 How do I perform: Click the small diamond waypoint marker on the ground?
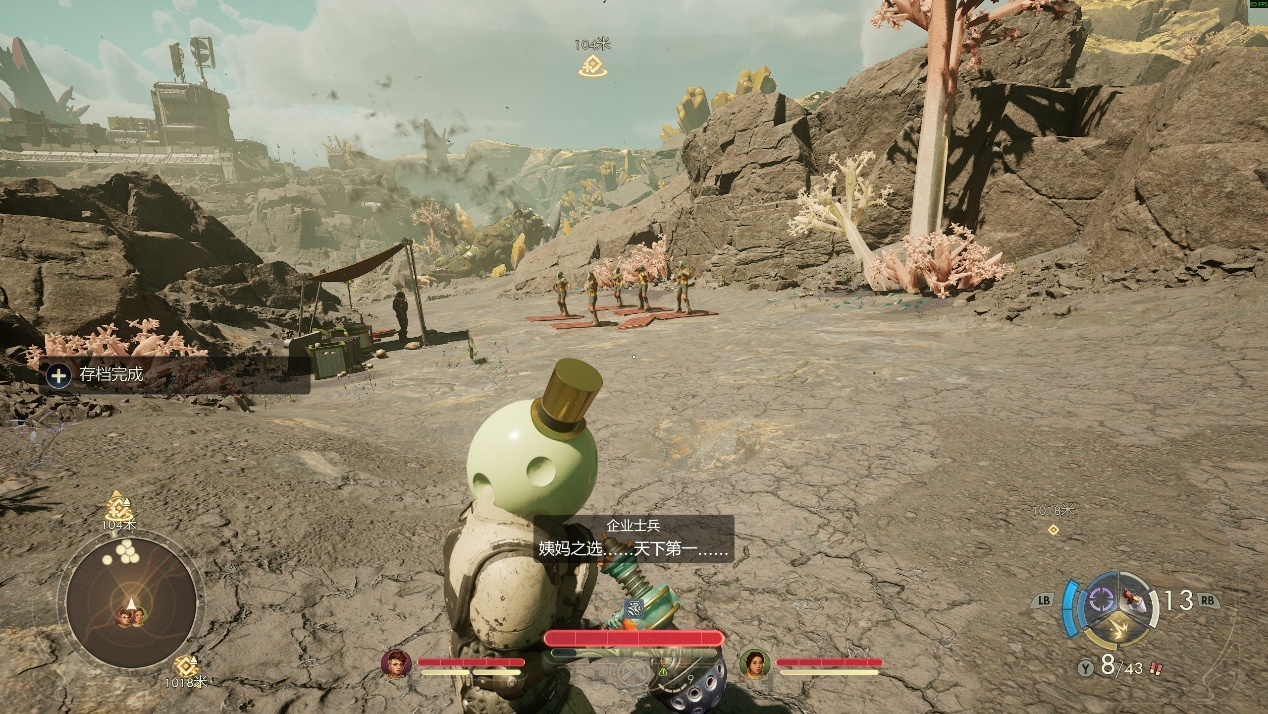coord(1052,529)
